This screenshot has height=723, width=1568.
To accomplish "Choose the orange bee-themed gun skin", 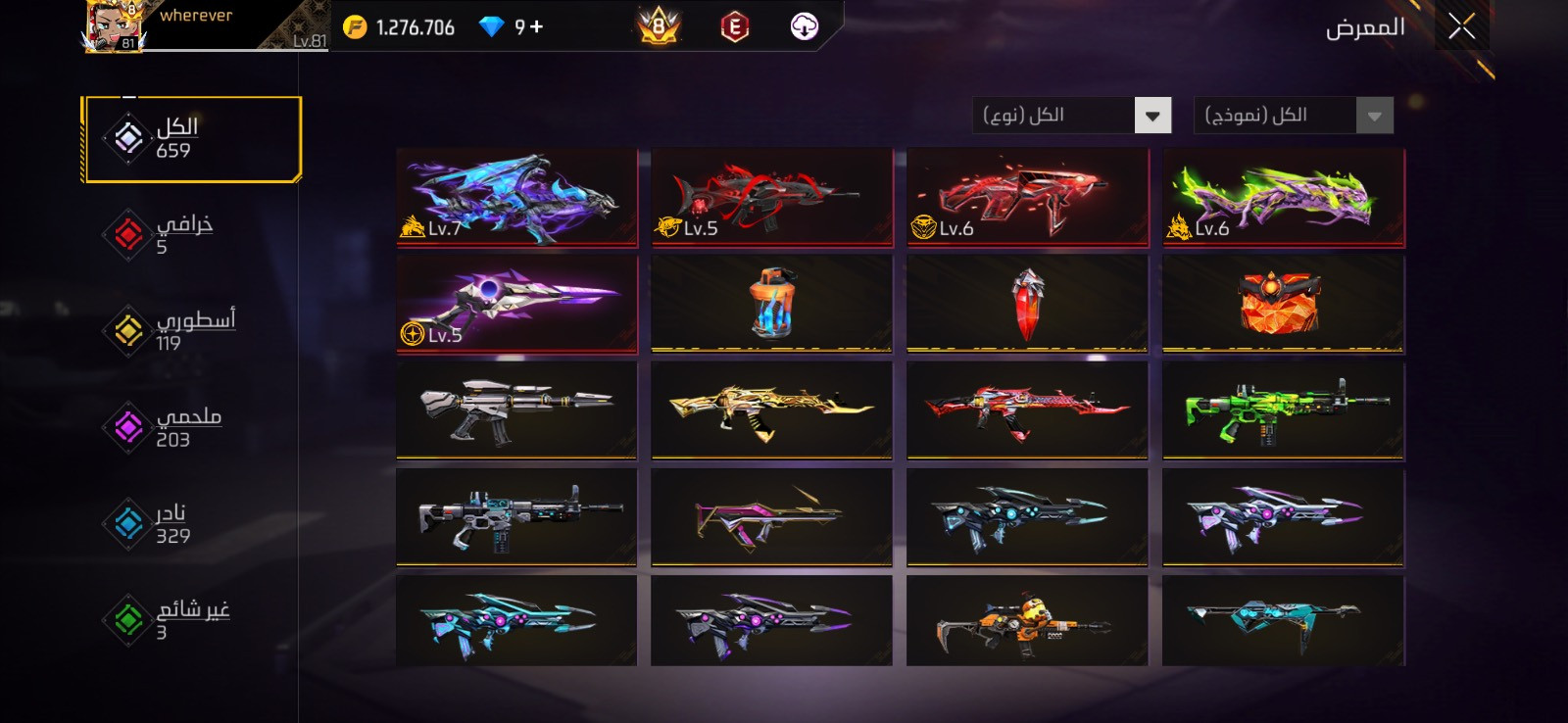I will (1027, 621).
